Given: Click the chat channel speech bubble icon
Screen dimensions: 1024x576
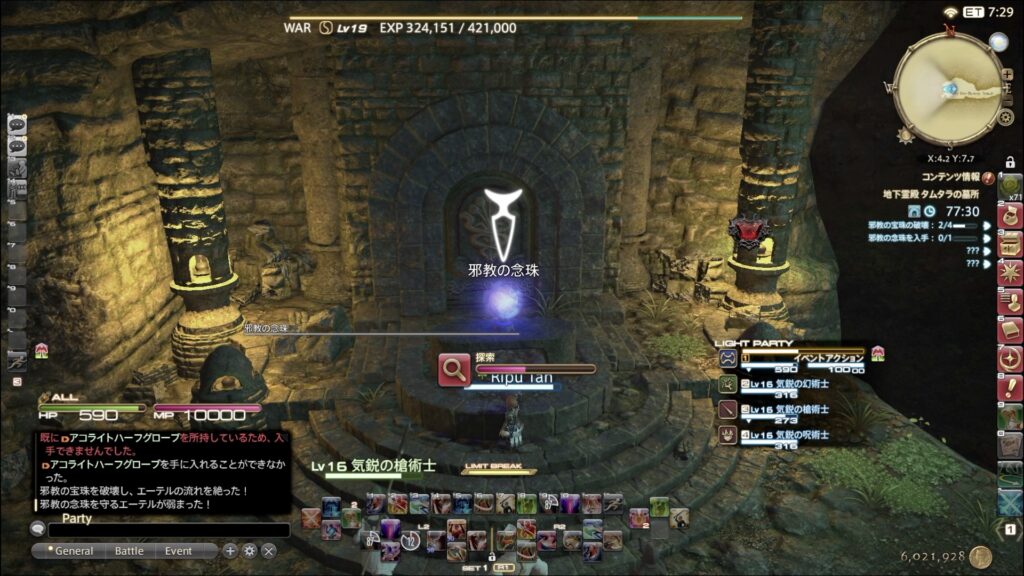Looking at the screenshot, I should coord(38,530).
